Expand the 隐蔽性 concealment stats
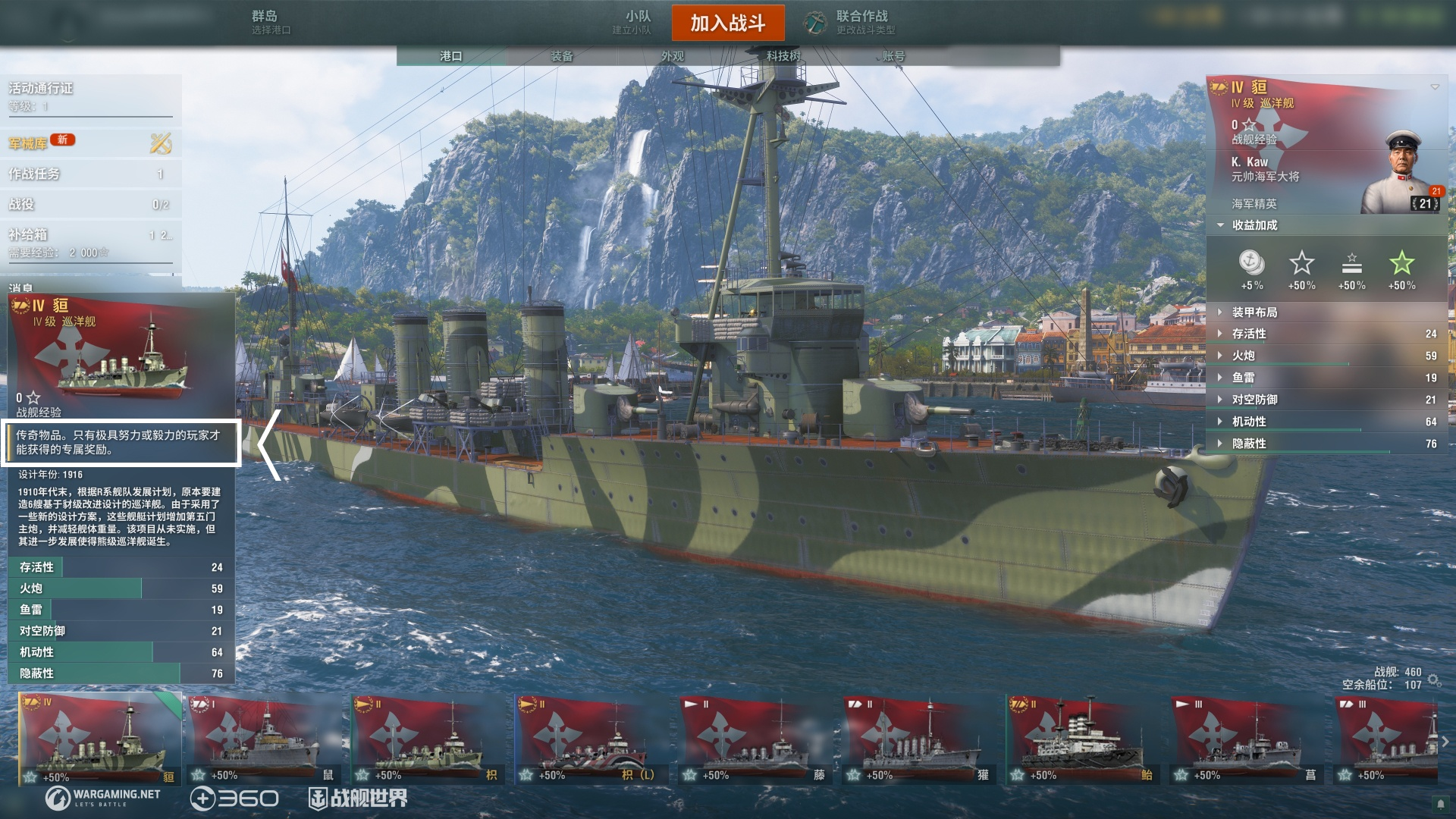1456x819 pixels. (x=1249, y=444)
